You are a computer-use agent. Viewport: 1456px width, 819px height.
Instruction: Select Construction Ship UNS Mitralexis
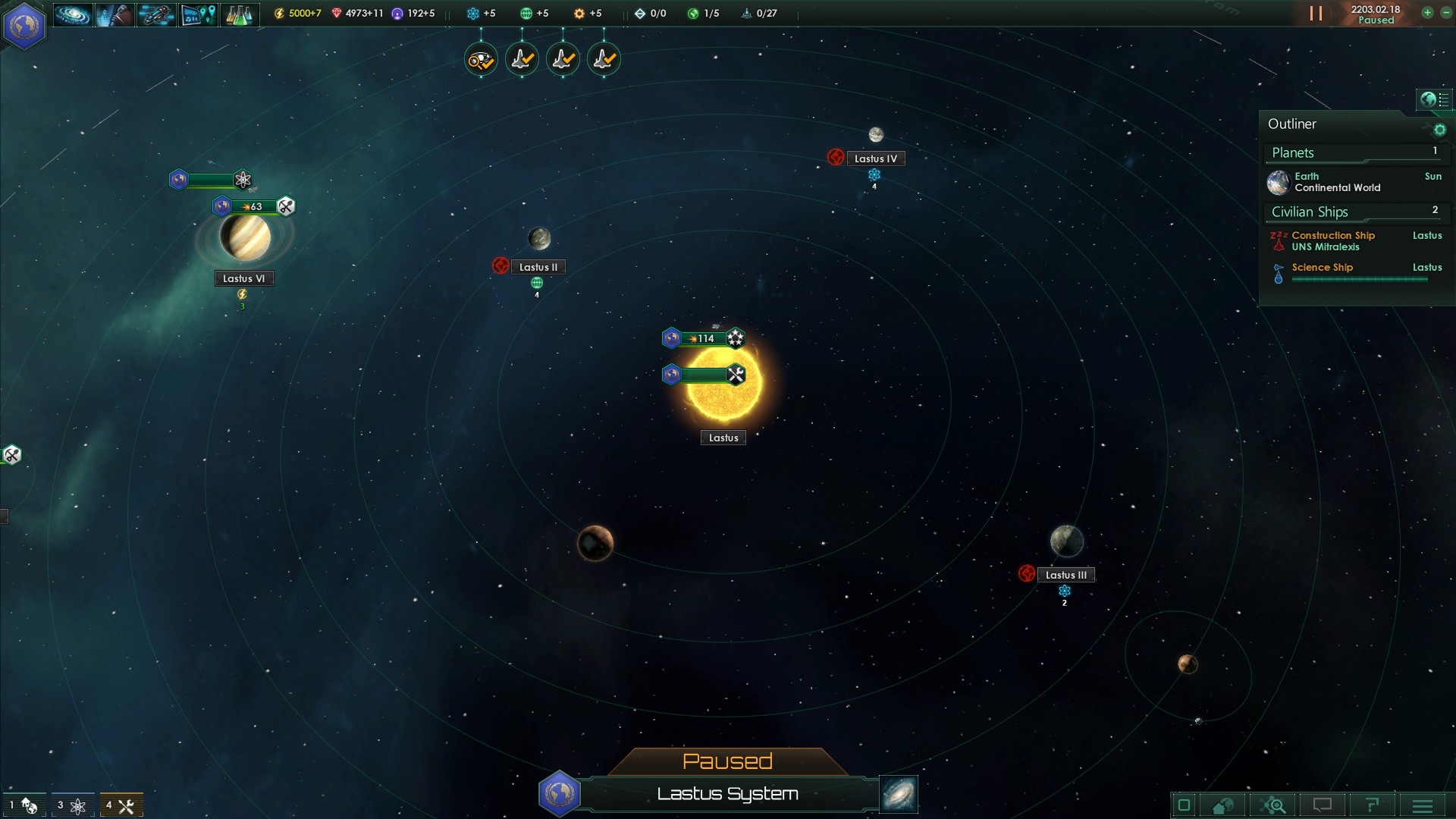click(1333, 241)
